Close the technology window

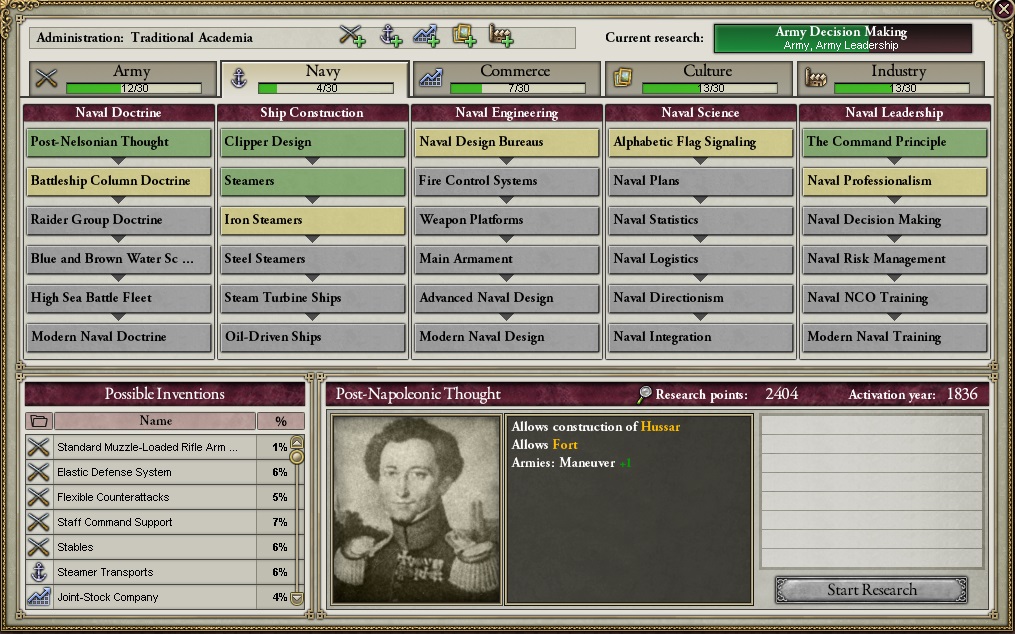pyautogui.click(x=1003, y=9)
